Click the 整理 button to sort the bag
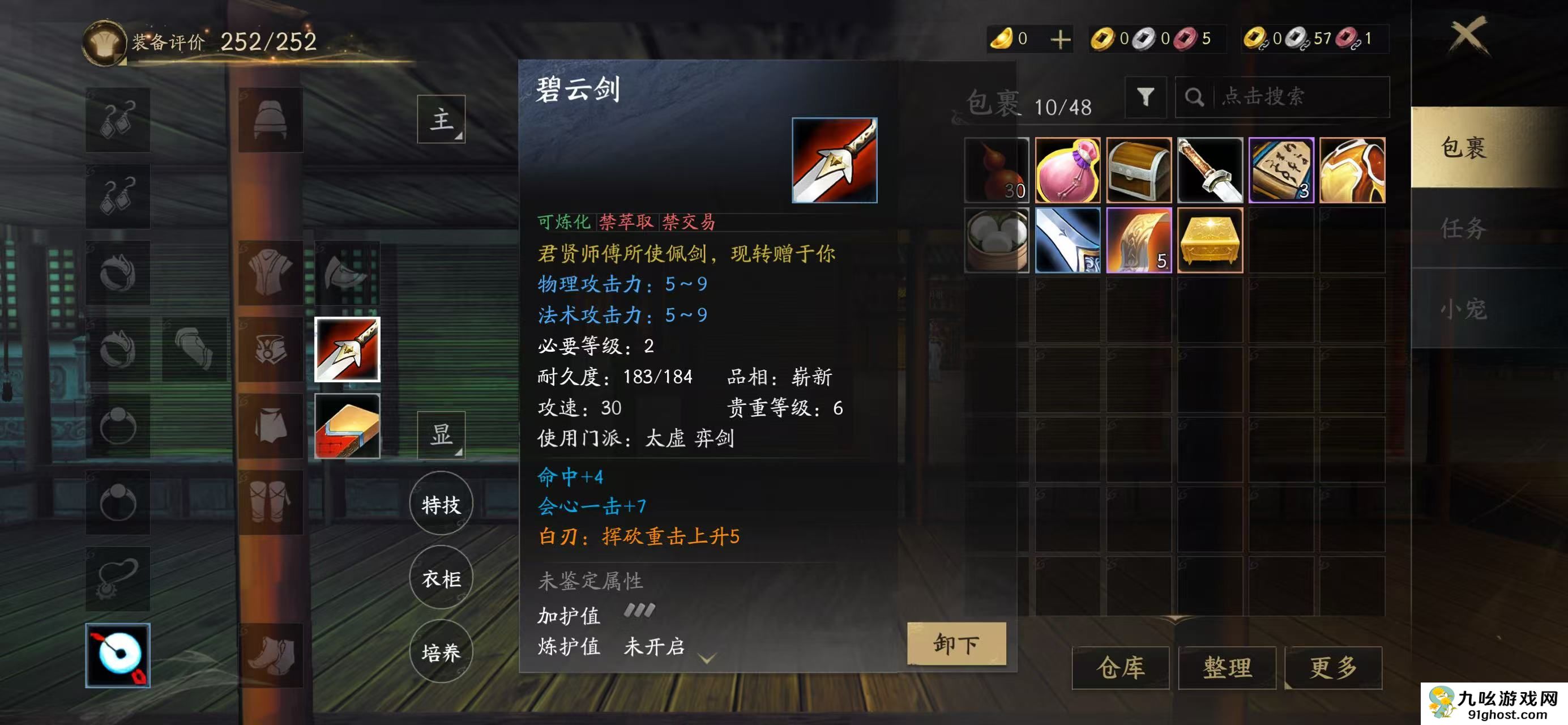The height and width of the screenshot is (725, 1568). pos(1227,668)
